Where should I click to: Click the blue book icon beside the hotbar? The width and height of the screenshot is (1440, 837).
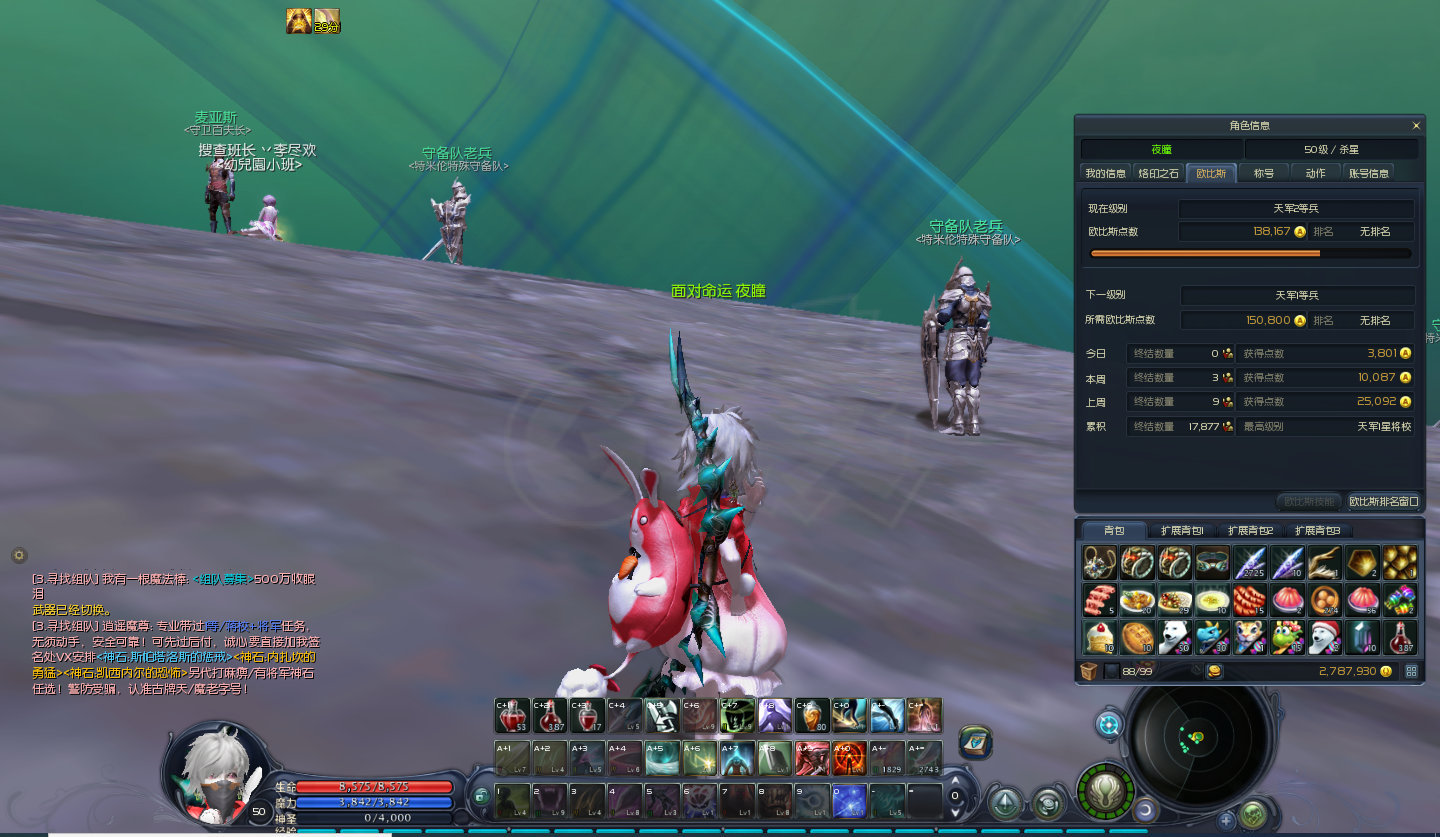[975, 743]
